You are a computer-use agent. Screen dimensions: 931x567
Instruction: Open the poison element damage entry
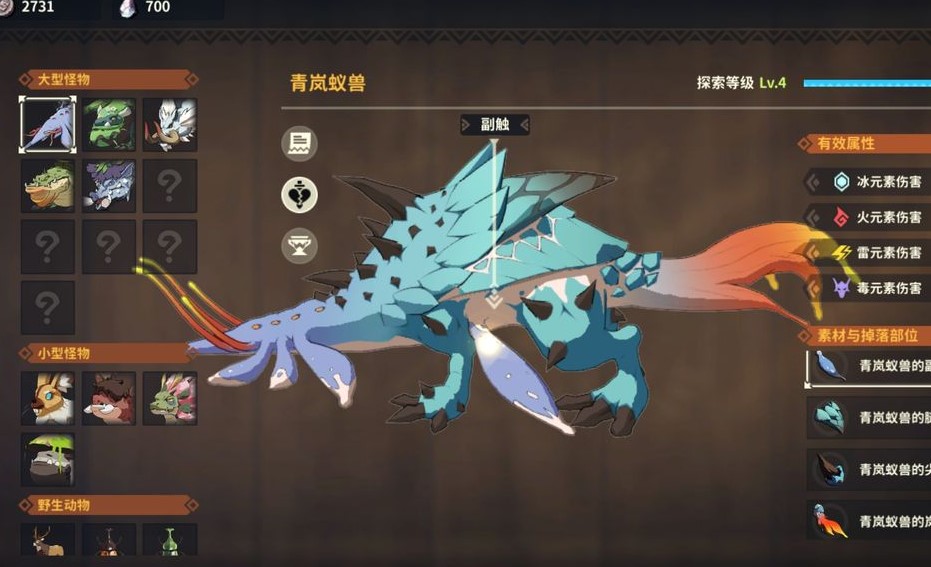[870, 288]
